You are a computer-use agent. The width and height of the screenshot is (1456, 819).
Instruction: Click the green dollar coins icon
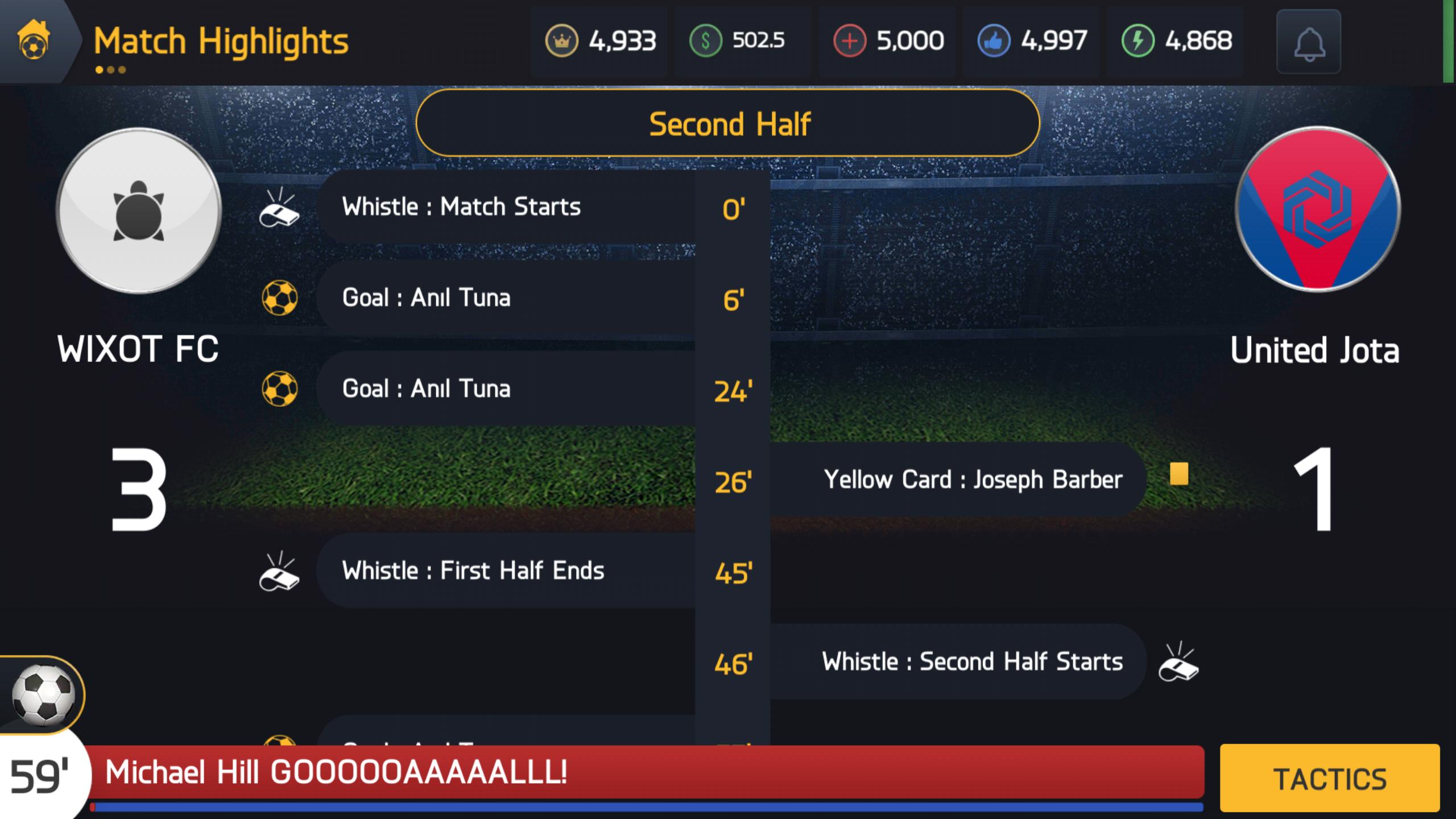[x=705, y=40]
